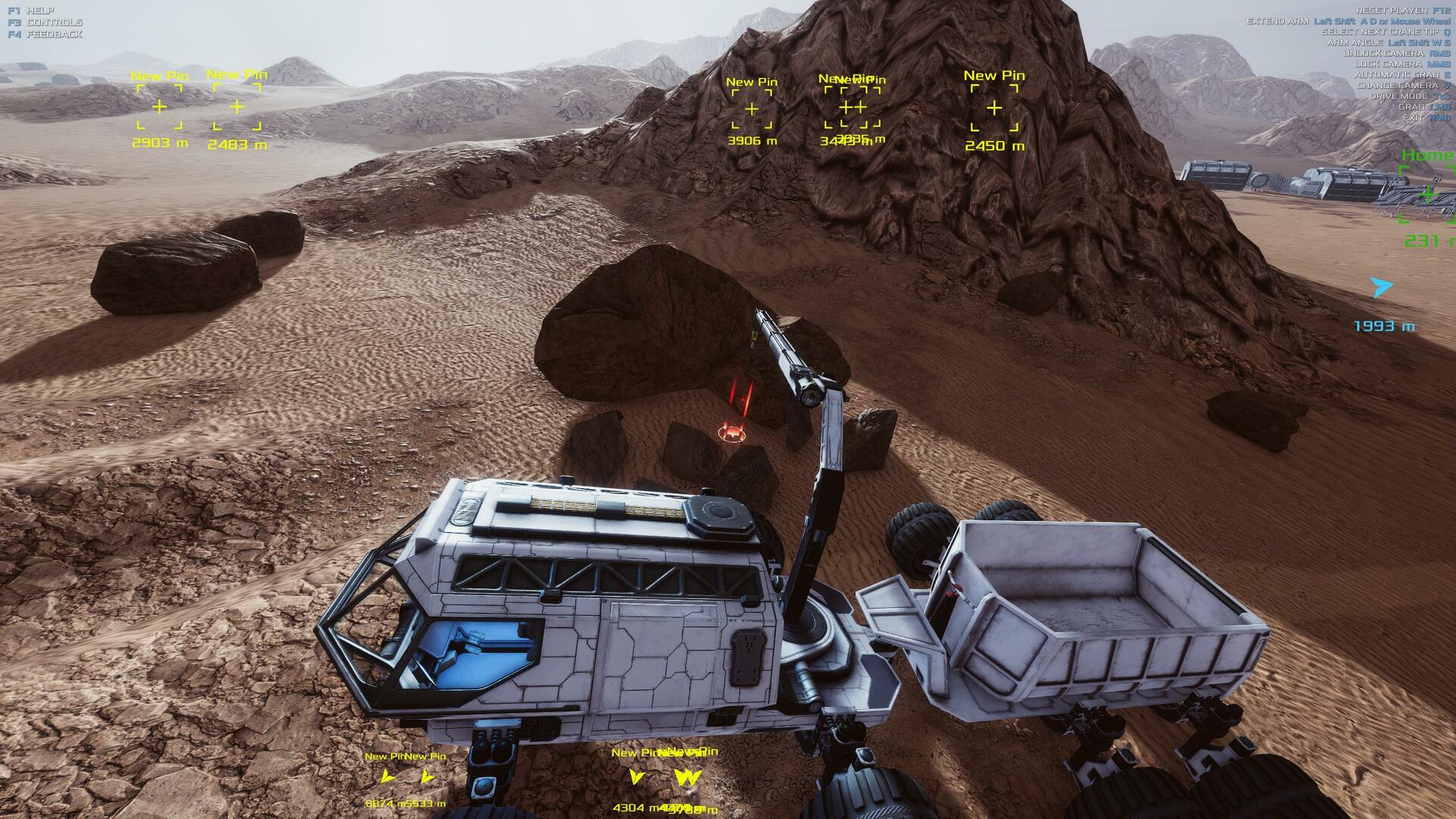The height and width of the screenshot is (819, 1456).
Task: Select the New Pin crosshair at 2450 m
Action: (994, 108)
